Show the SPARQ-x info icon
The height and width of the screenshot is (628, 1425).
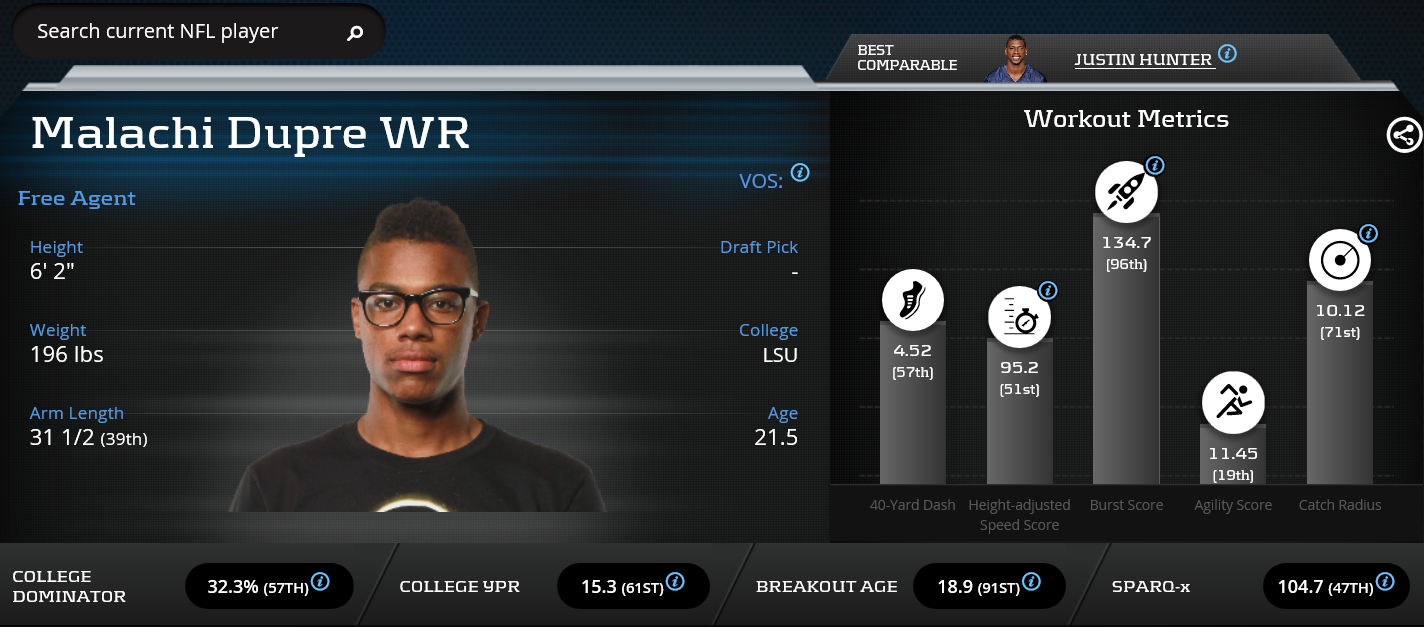click(x=1385, y=581)
